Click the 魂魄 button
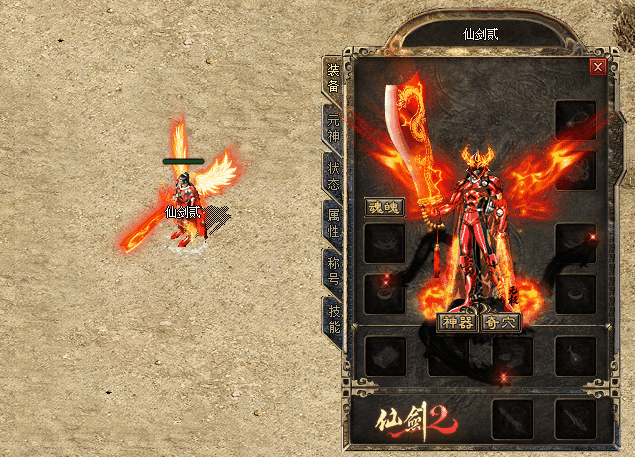 384,208
